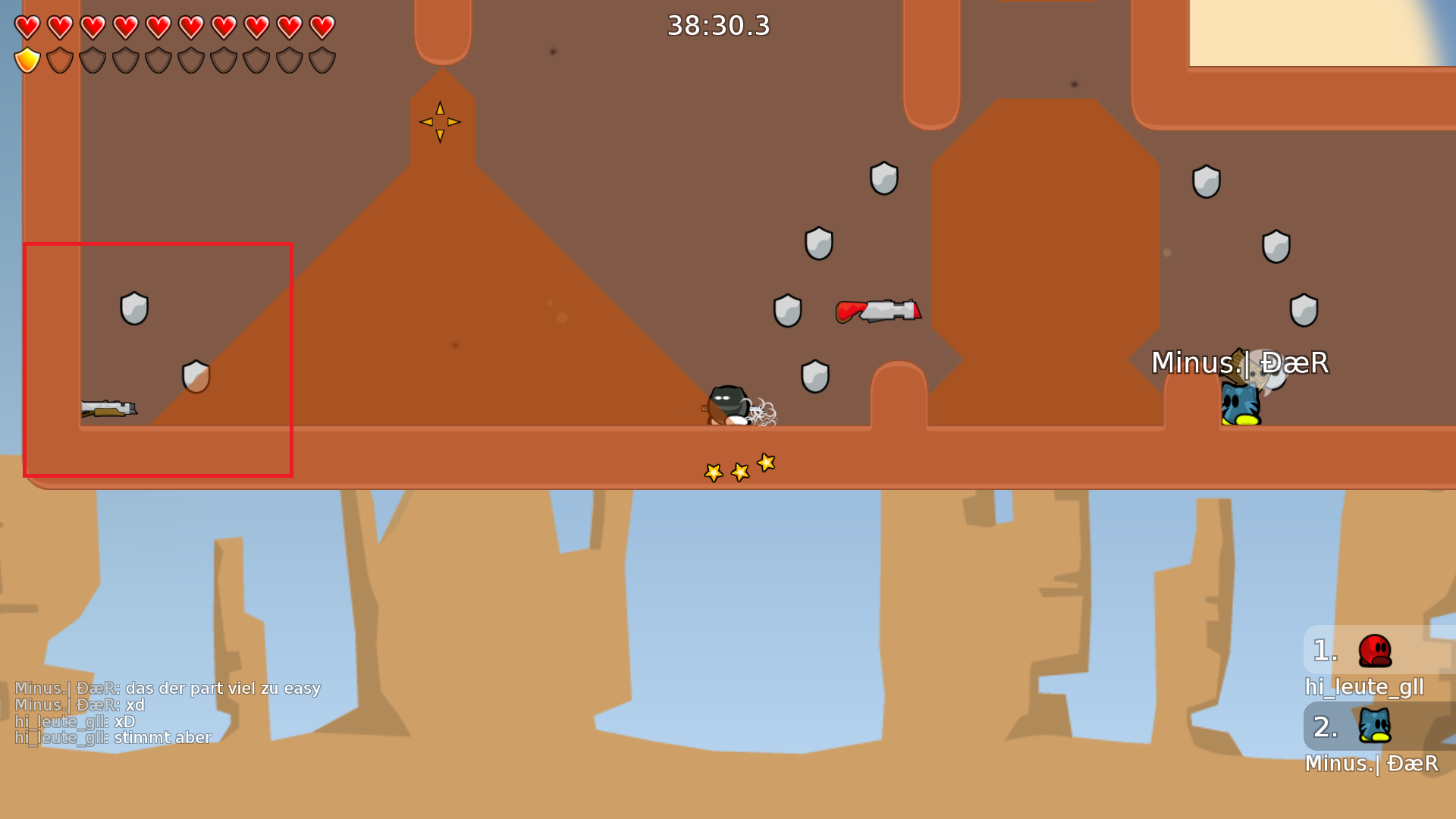Click the race timer showing 38:30.3
Screen dimensions: 1456x819
pos(717,25)
